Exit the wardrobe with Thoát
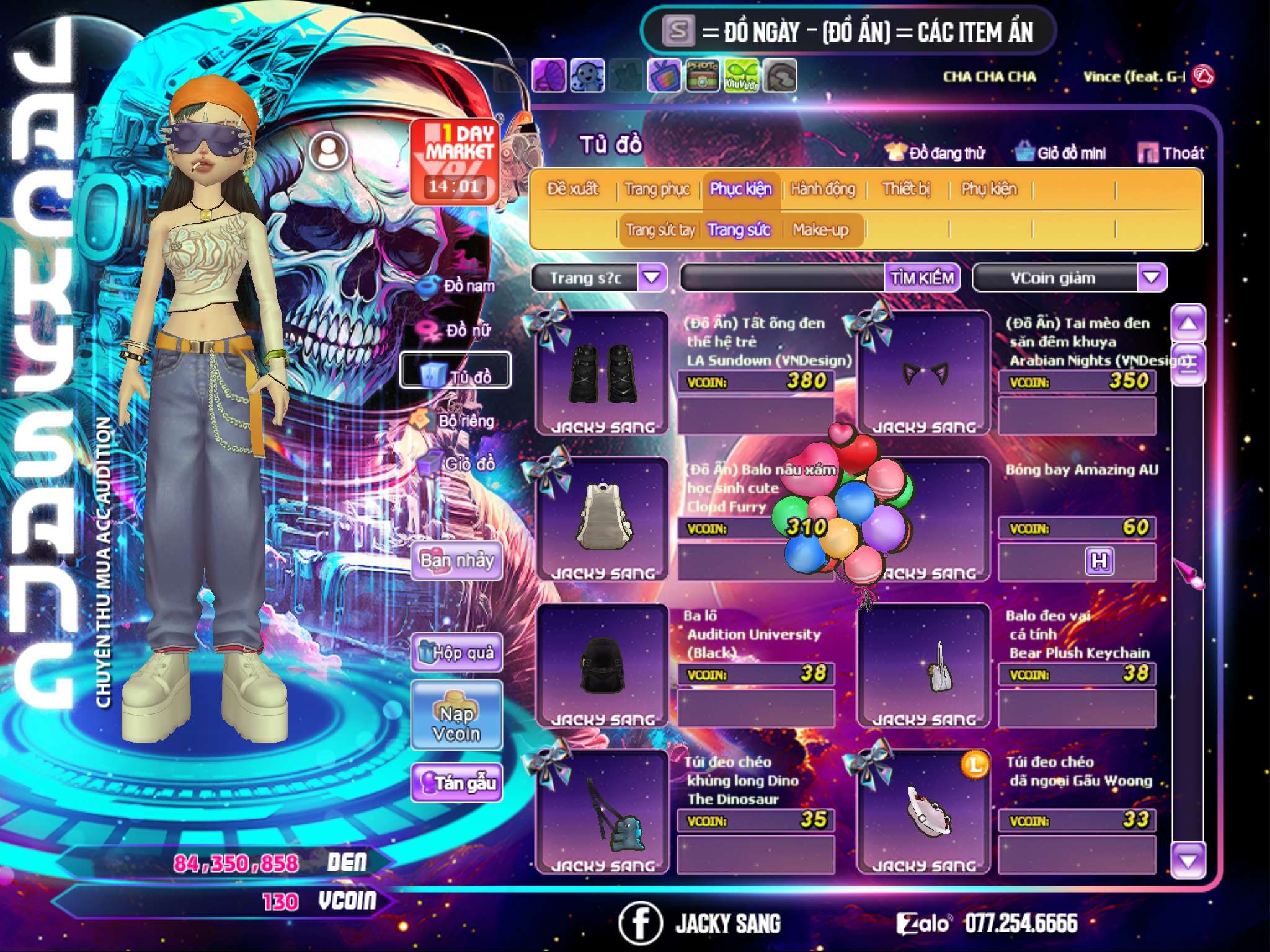1270x952 pixels. pos(1171,153)
